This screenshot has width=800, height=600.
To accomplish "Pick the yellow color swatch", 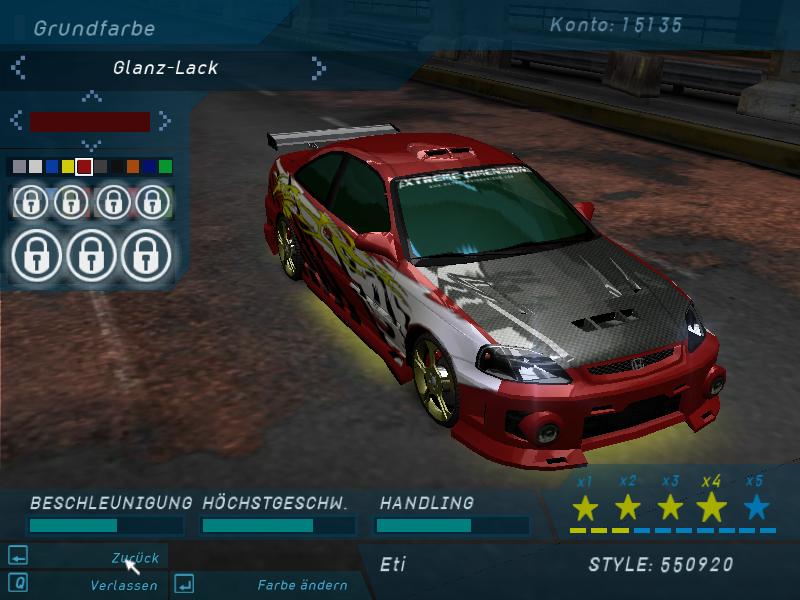I will [68, 166].
